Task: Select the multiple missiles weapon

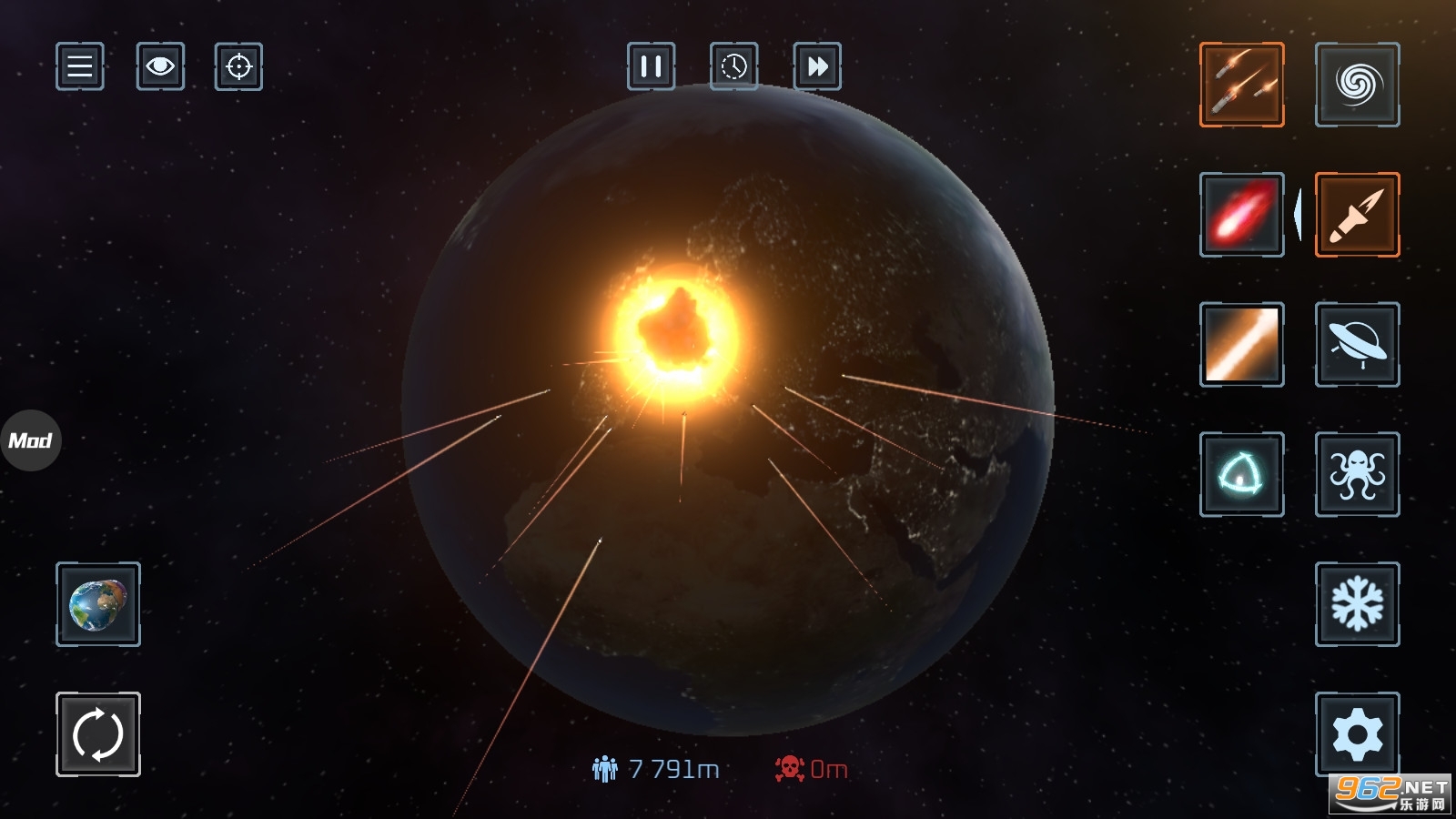Action: click(1241, 85)
